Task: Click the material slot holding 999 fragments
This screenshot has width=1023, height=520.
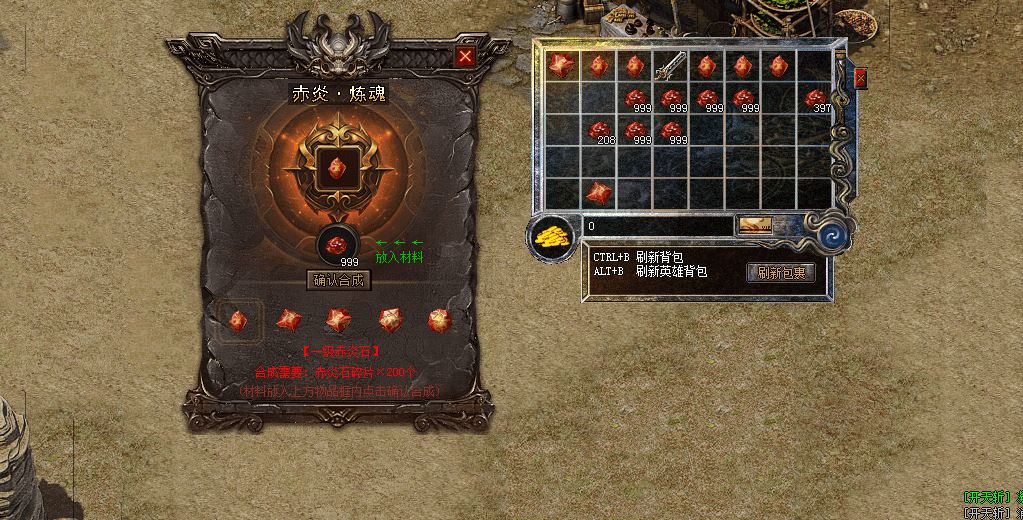Action: point(339,245)
